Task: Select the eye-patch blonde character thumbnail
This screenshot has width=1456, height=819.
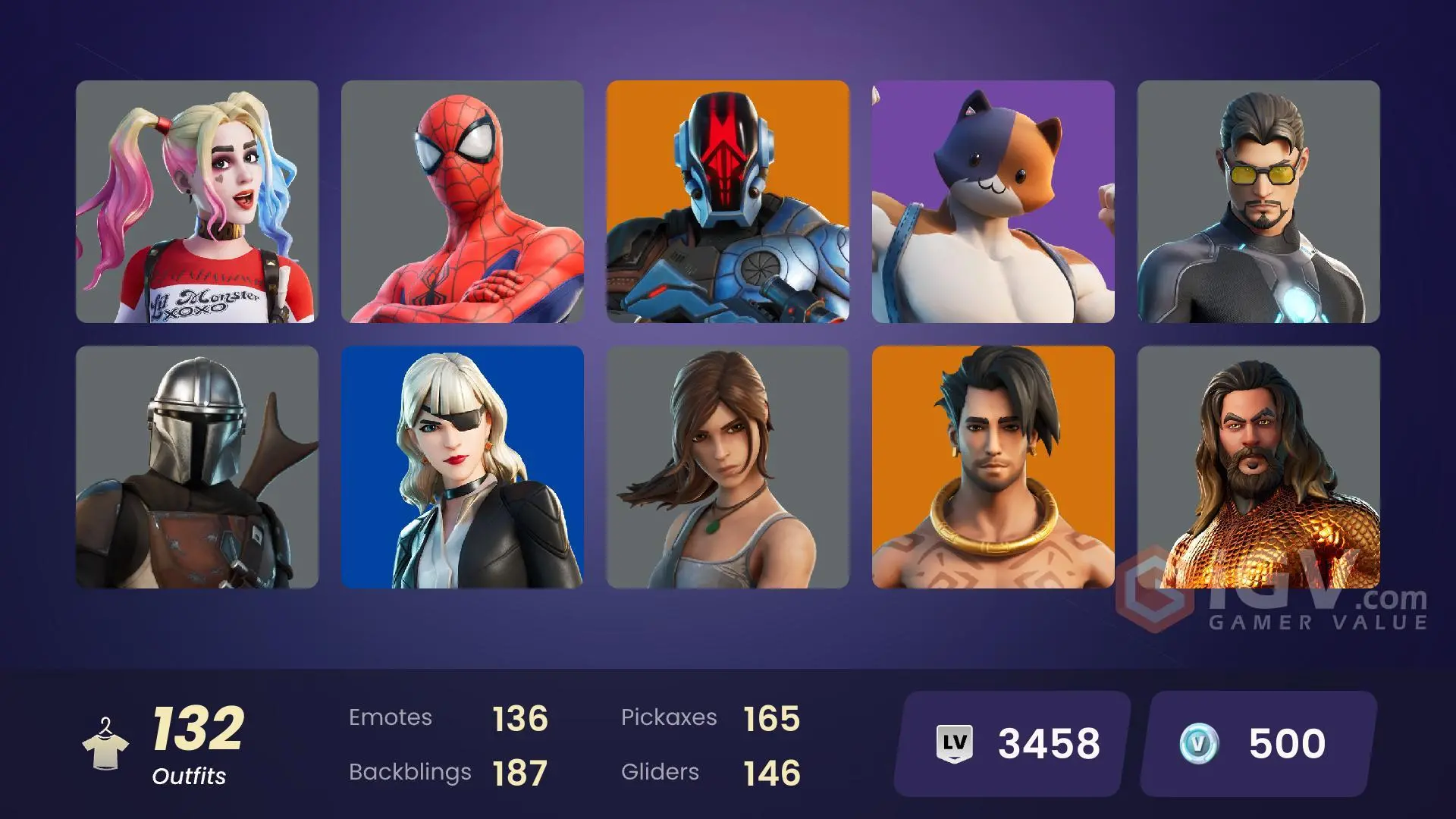Action: click(x=463, y=469)
